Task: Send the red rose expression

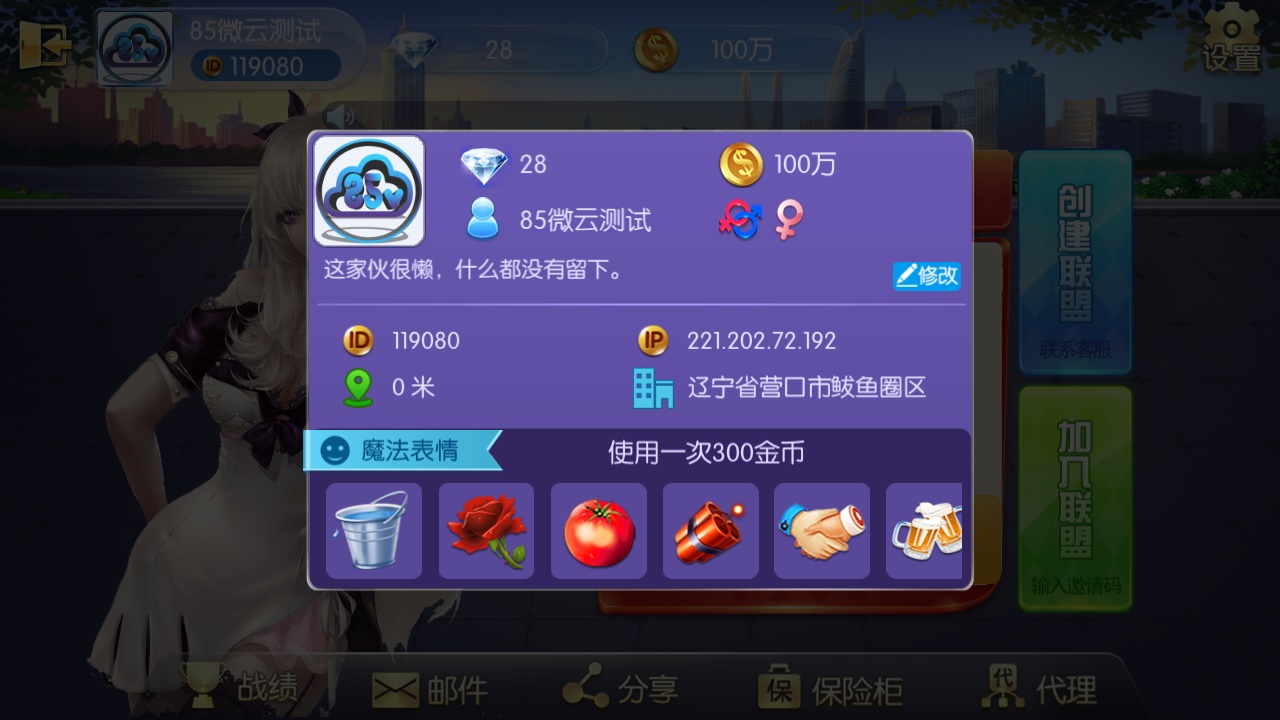Action: point(486,531)
